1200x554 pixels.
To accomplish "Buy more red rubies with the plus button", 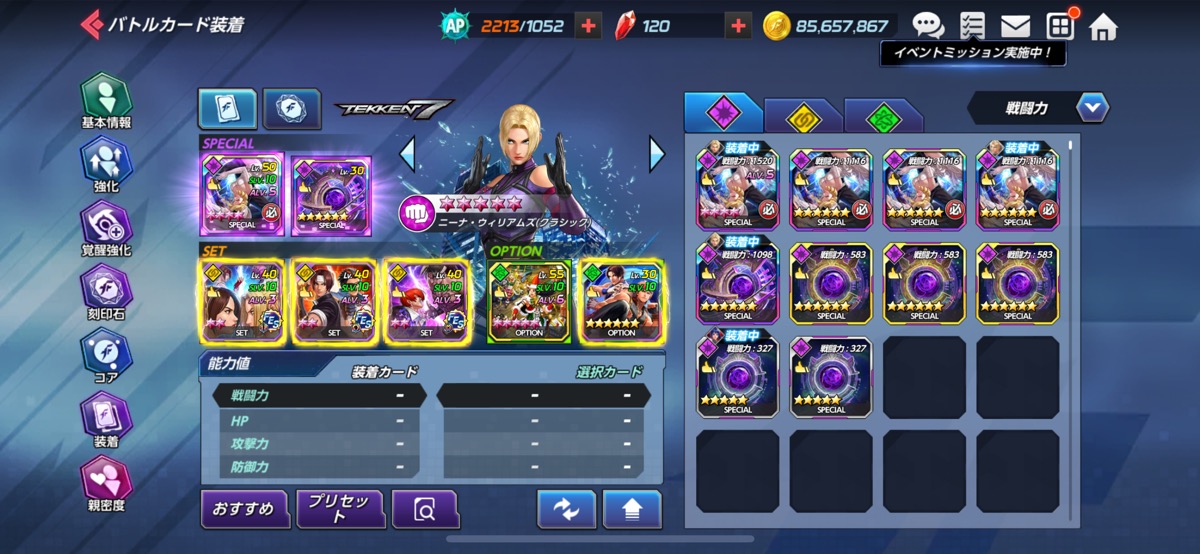I will click(x=738, y=27).
